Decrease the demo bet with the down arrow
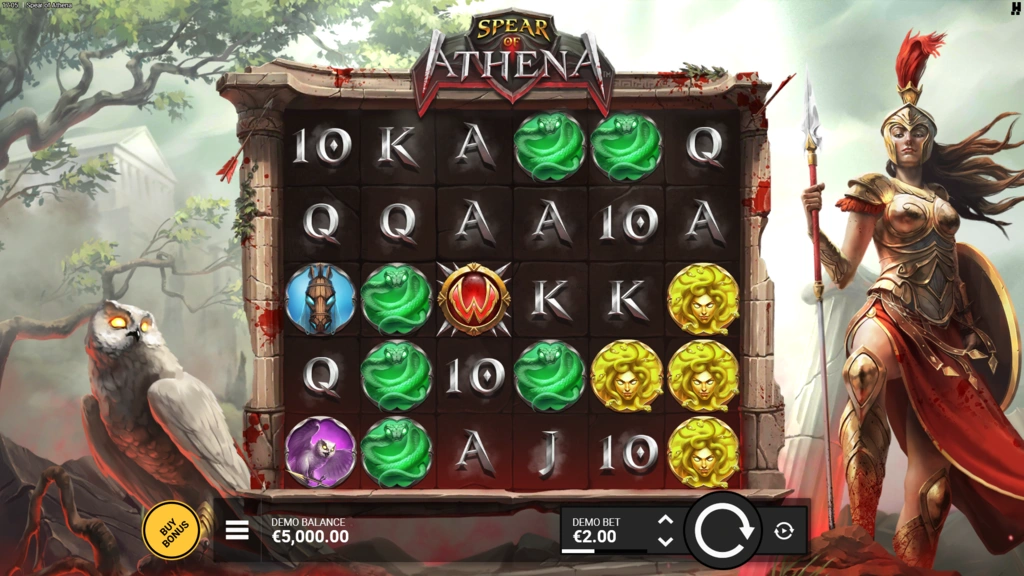 point(666,541)
